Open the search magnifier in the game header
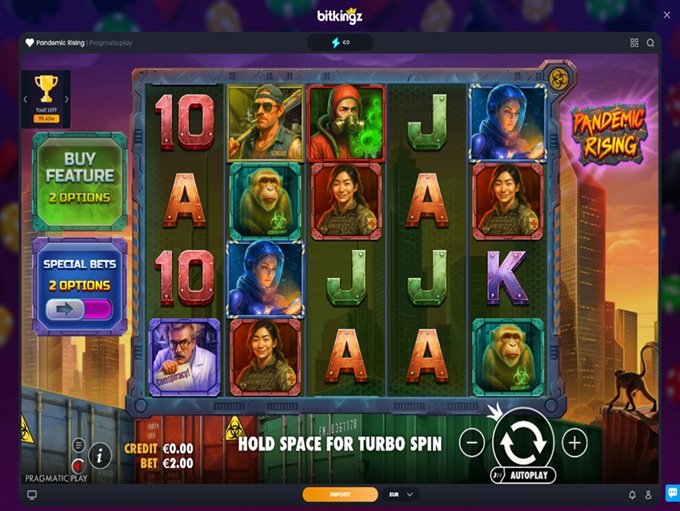680x511 pixels. click(x=650, y=43)
